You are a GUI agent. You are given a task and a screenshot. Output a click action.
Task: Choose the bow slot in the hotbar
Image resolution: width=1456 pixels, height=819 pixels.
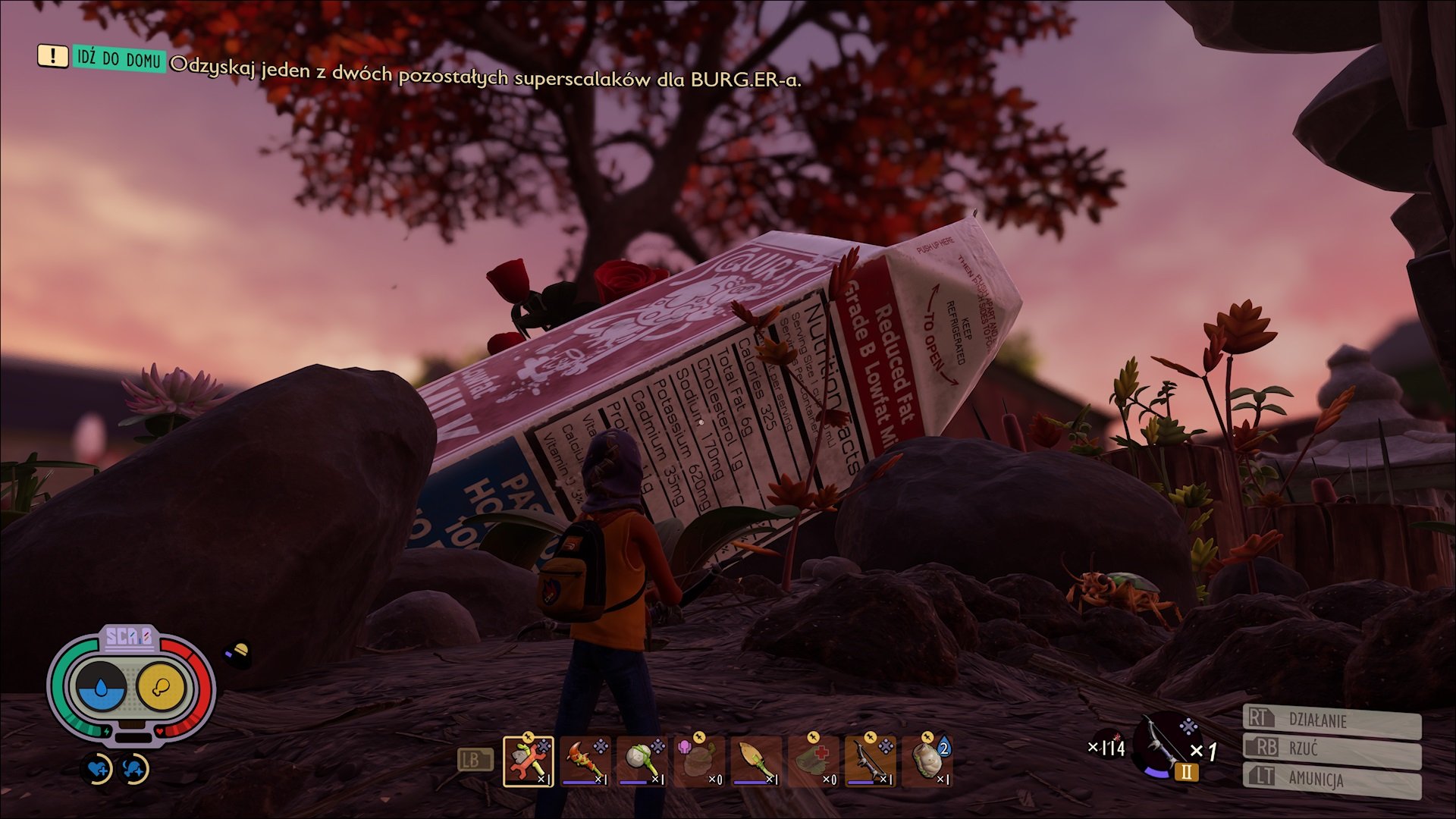pyautogui.click(x=870, y=761)
